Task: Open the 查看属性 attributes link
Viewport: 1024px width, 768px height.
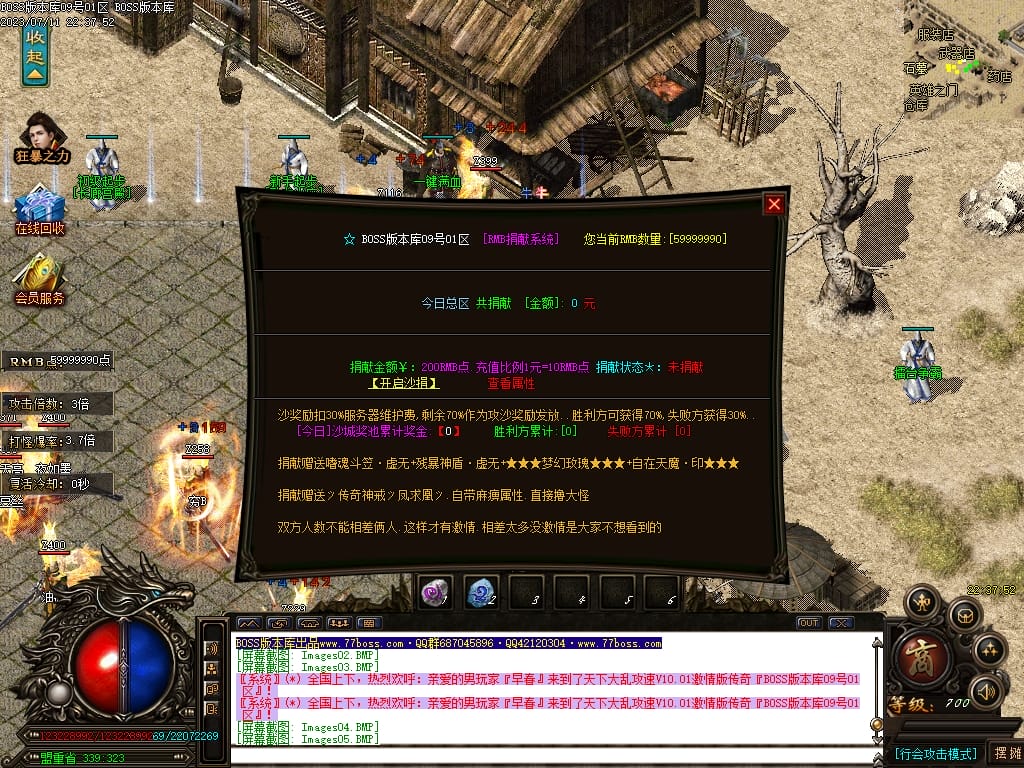Action: tap(511, 383)
